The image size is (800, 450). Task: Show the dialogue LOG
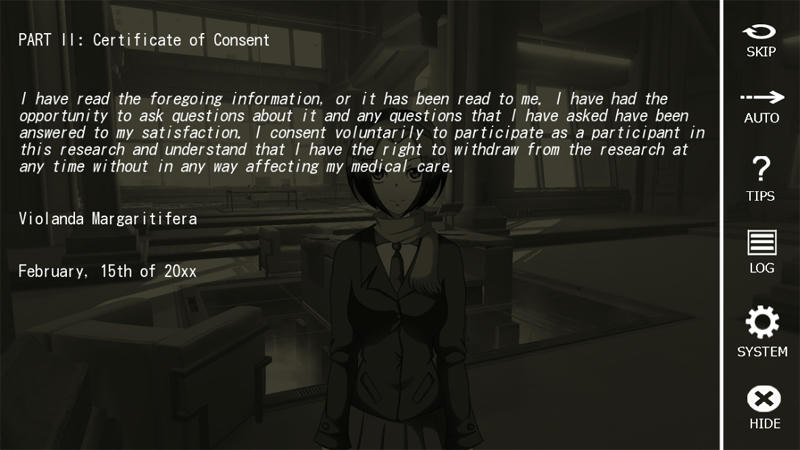pyautogui.click(x=761, y=251)
